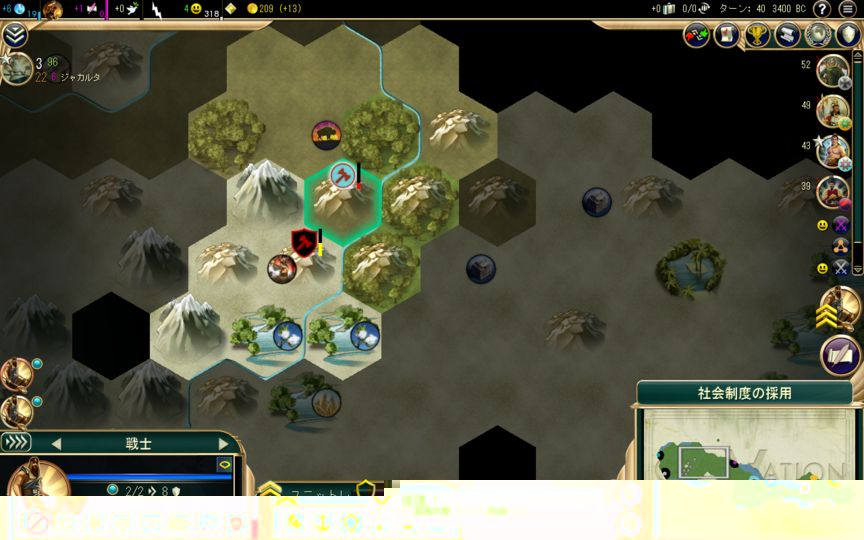Open the diplomacy overview flags icon

(x=697, y=36)
